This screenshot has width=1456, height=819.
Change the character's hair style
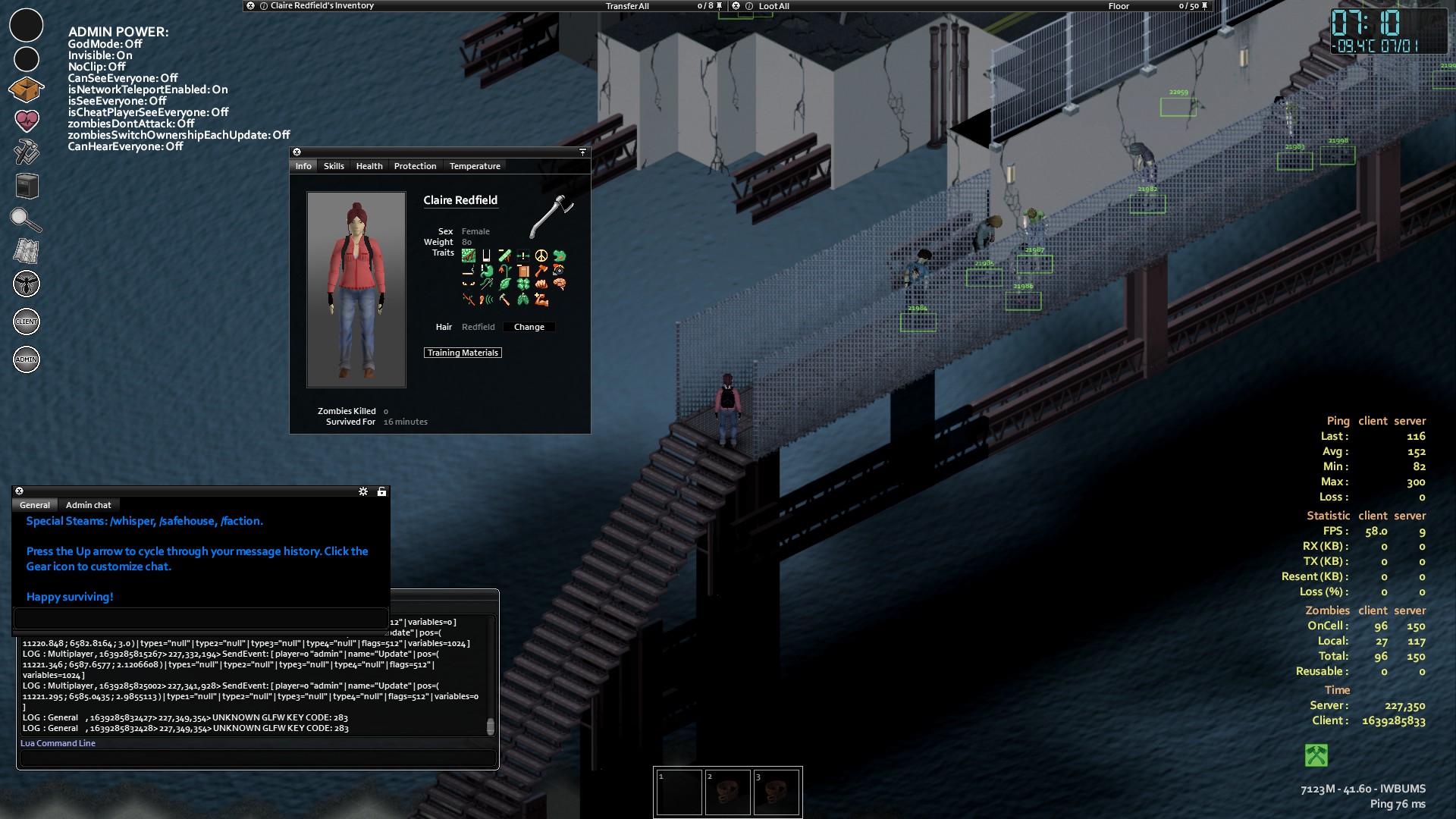[x=529, y=327]
